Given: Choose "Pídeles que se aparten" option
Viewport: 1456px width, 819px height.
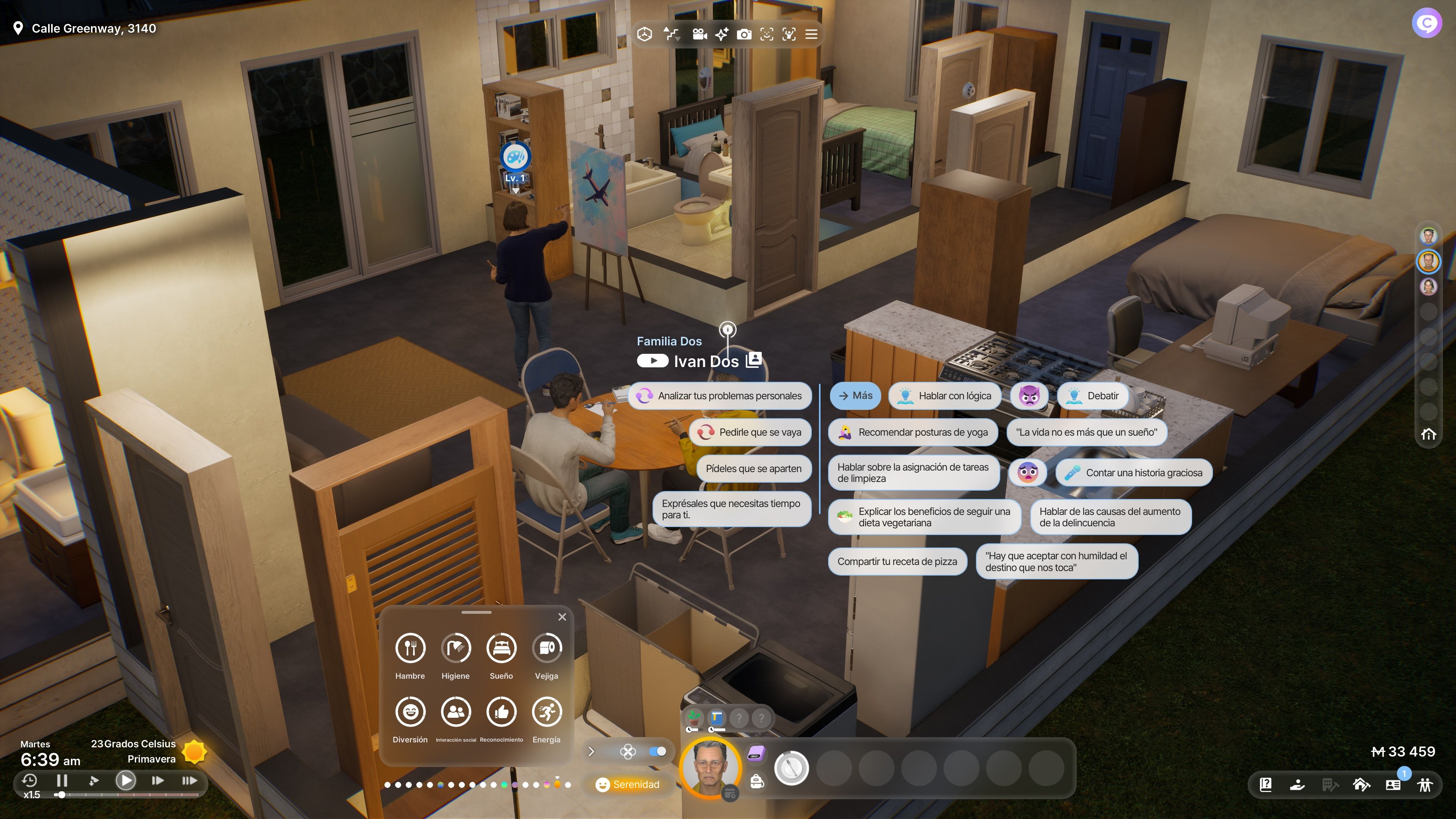Looking at the screenshot, I should tap(753, 469).
